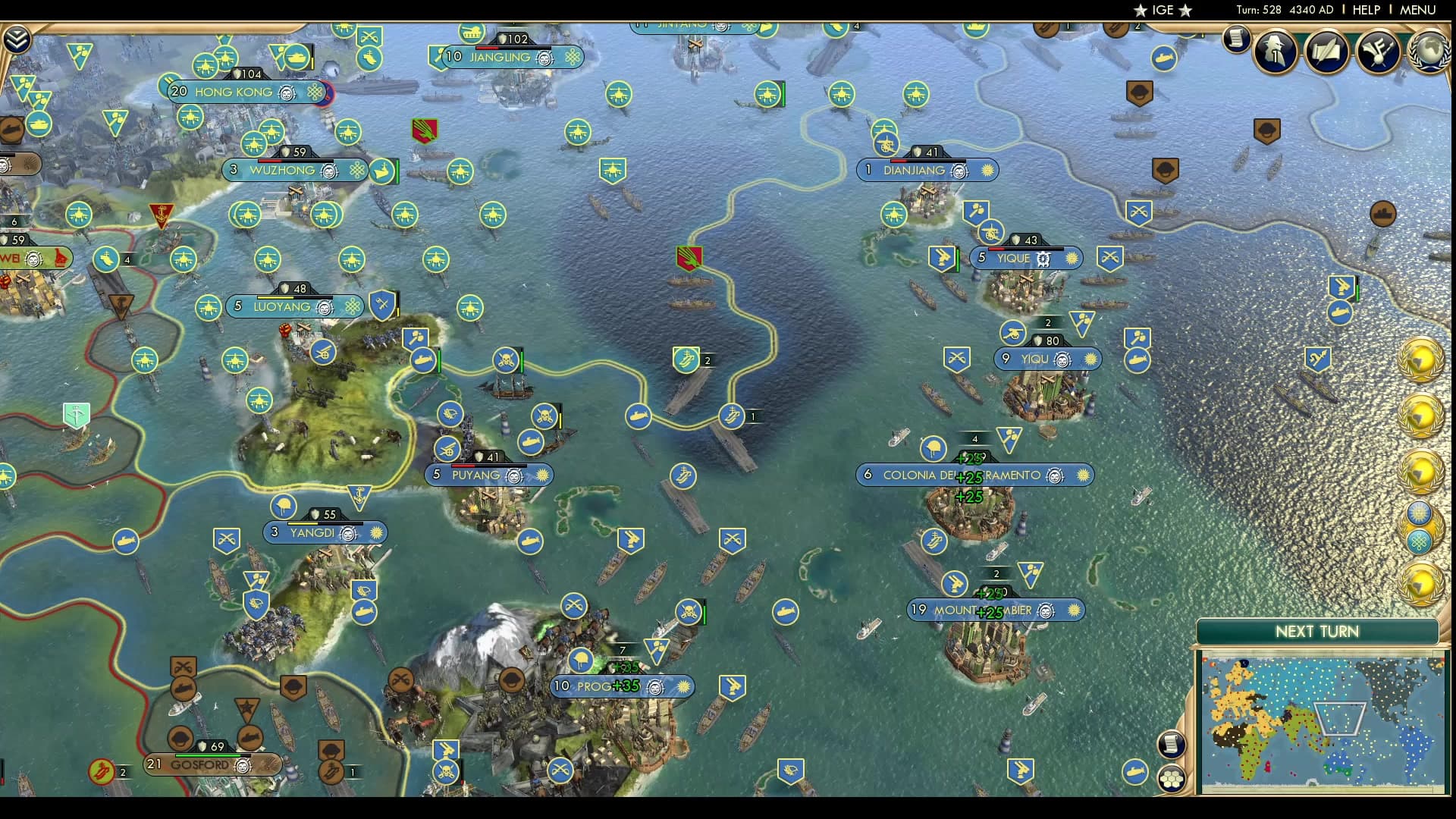Open the Social Policies screen
The width and height of the screenshot is (1456, 819).
[1327, 52]
